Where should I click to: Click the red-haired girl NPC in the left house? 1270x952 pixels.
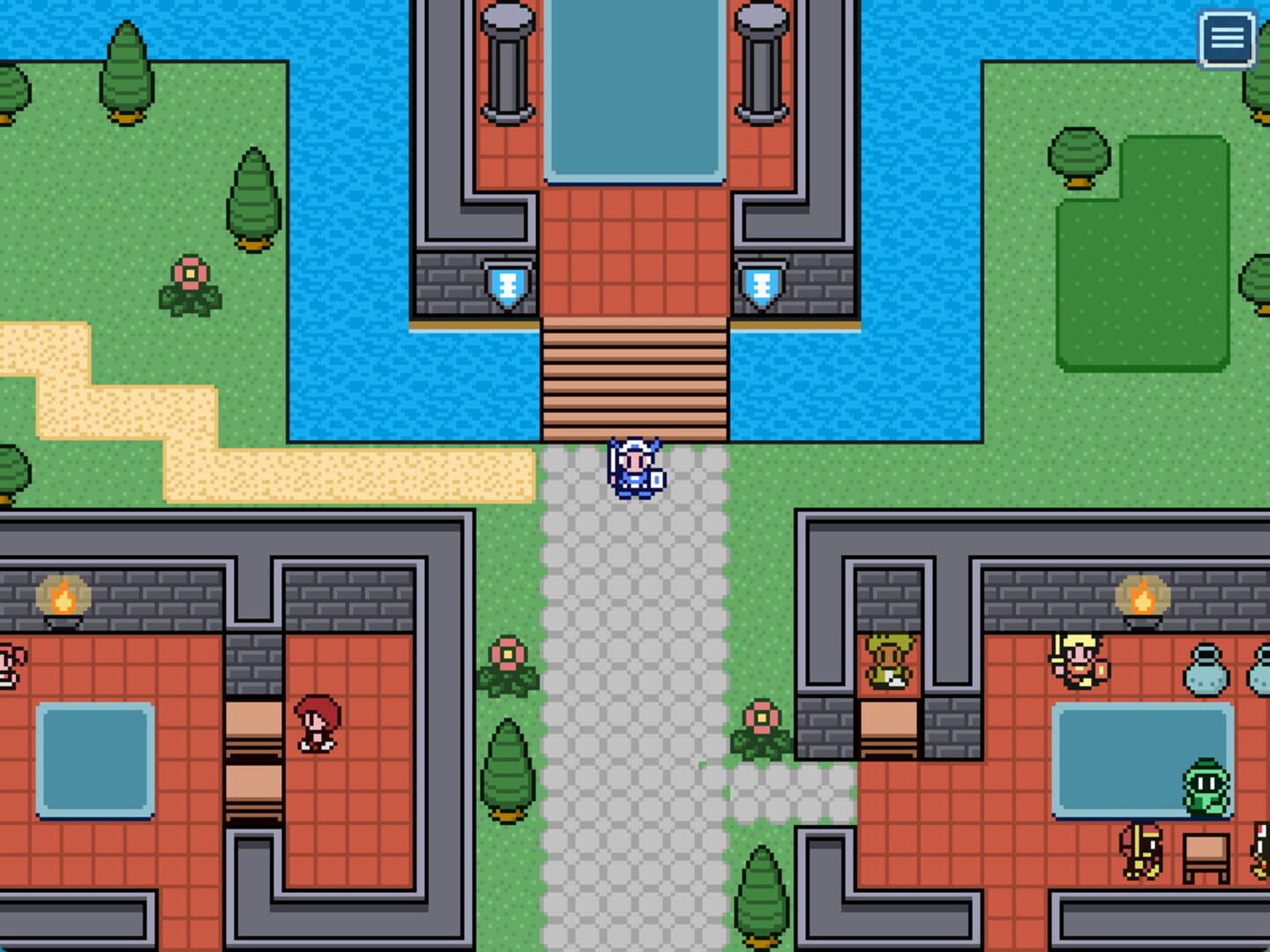coord(315,725)
